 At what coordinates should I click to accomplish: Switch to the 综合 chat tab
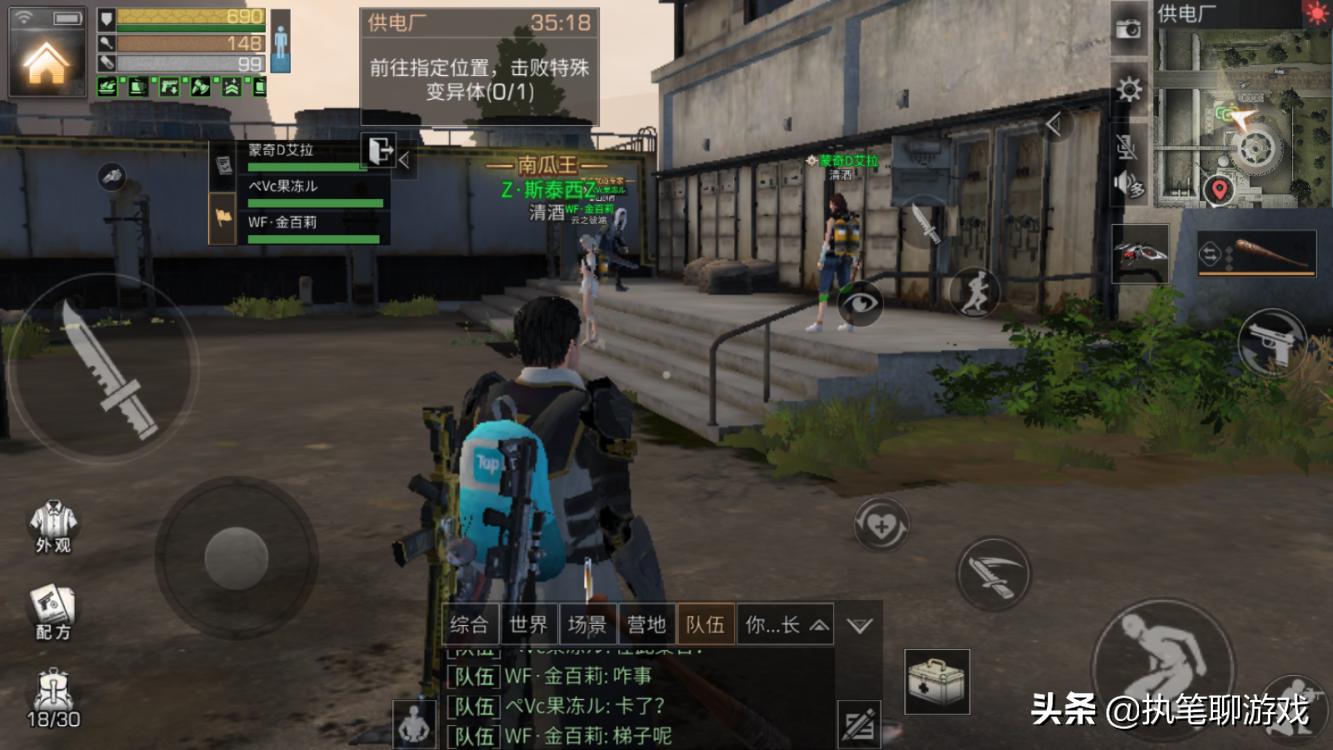(x=472, y=623)
